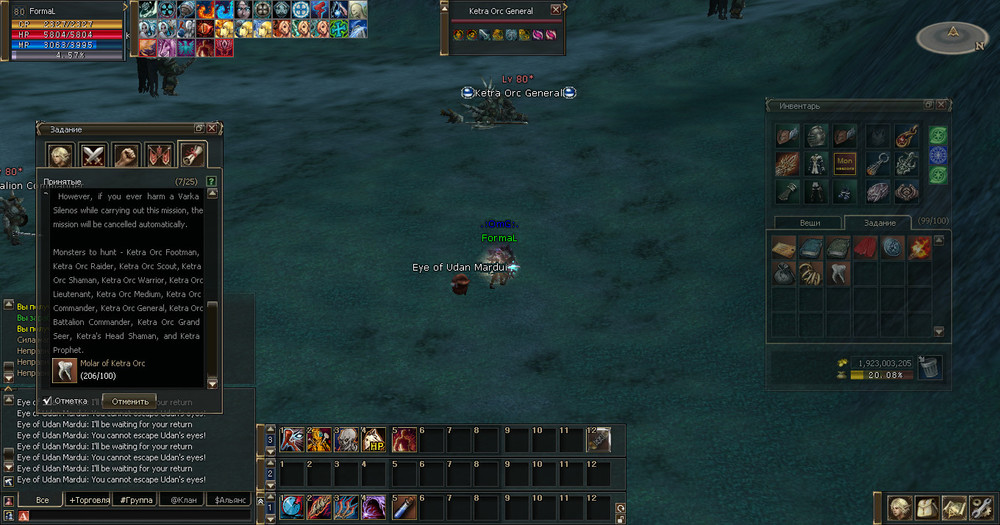The image size is (1000, 525).
Task: Click the trash bin icon in inventory
Action: [x=929, y=369]
